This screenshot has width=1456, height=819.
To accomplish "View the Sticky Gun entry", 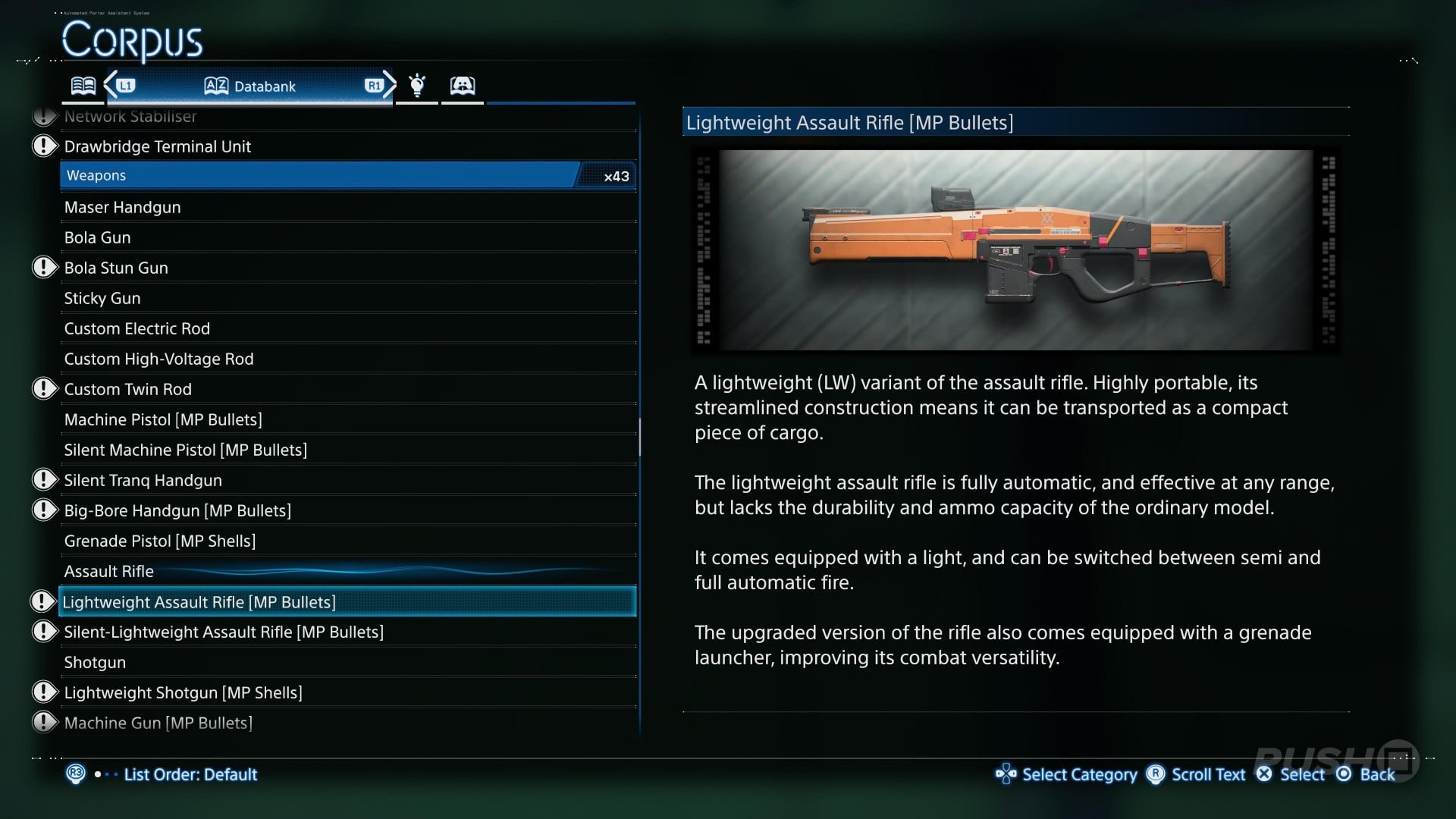I will tap(102, 298).
